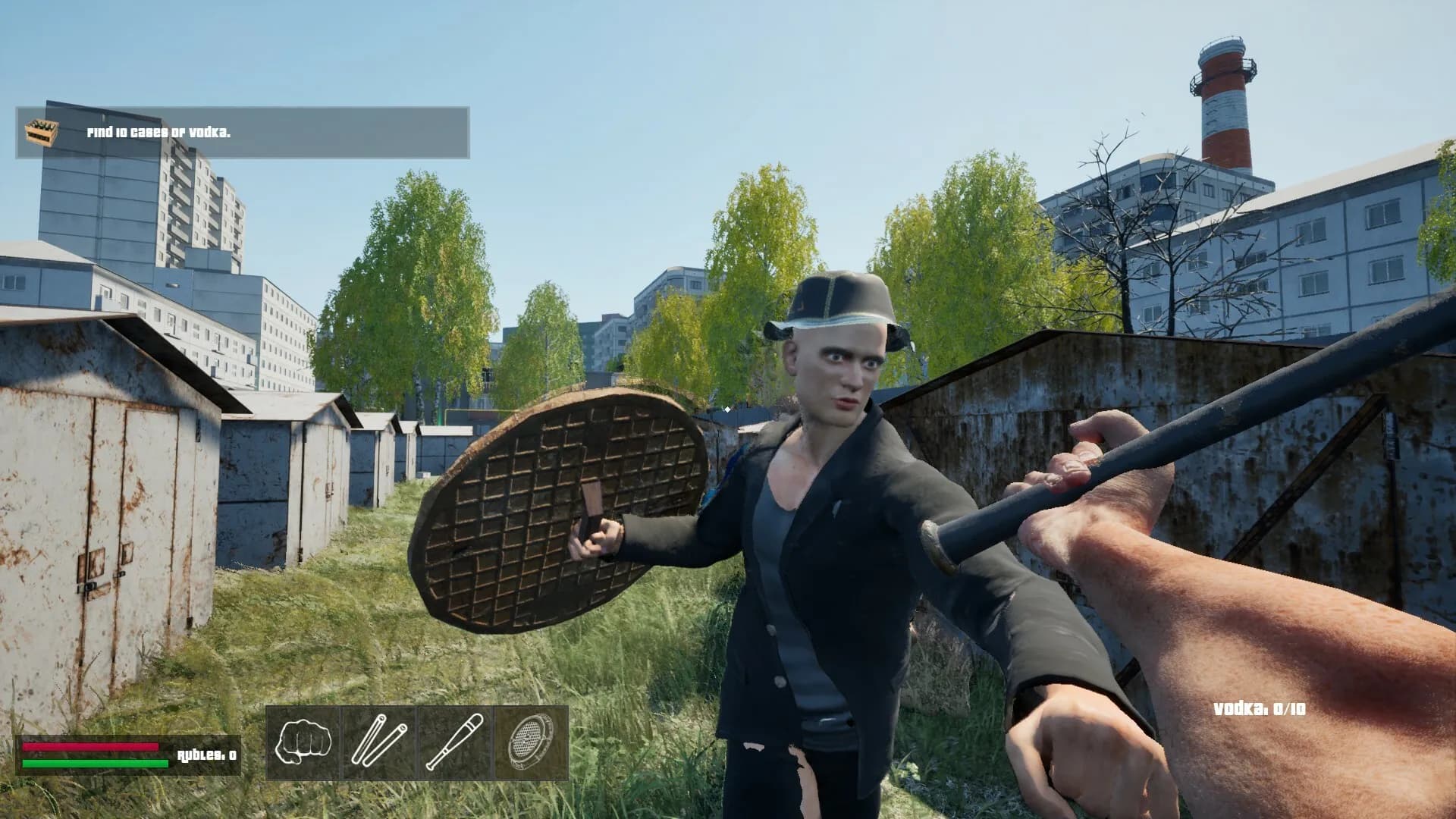Select the fist weapon slot
The image size is (1456, 819).
pyautogui.click(x=303, y=742)
